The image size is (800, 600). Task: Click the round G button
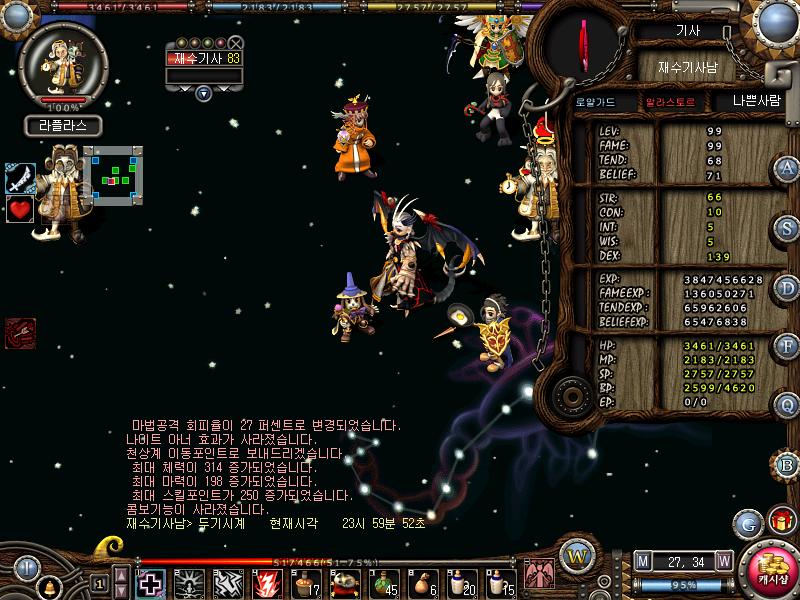(x=748, y=523)
